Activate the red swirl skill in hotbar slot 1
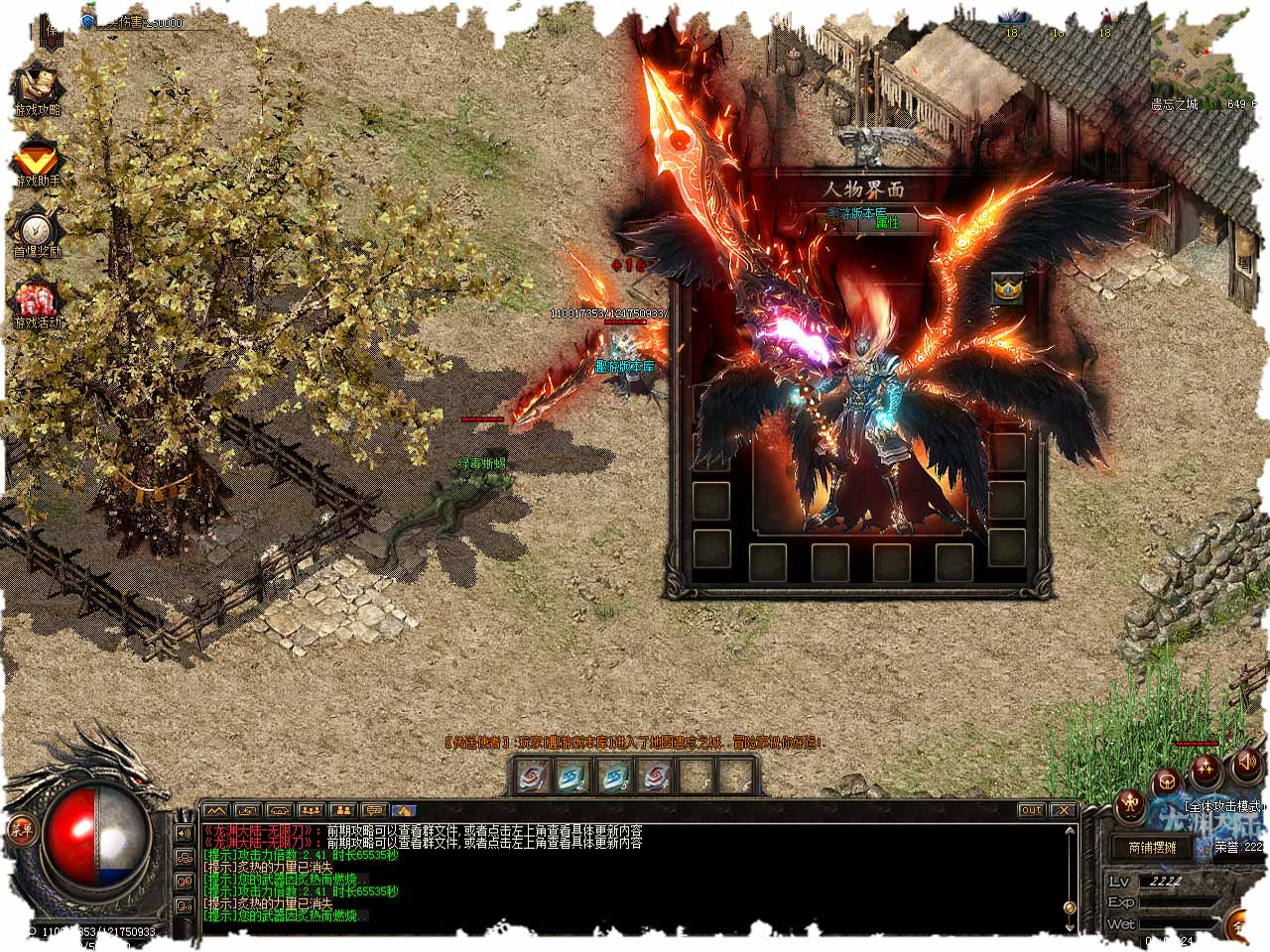 click(533, 776)
